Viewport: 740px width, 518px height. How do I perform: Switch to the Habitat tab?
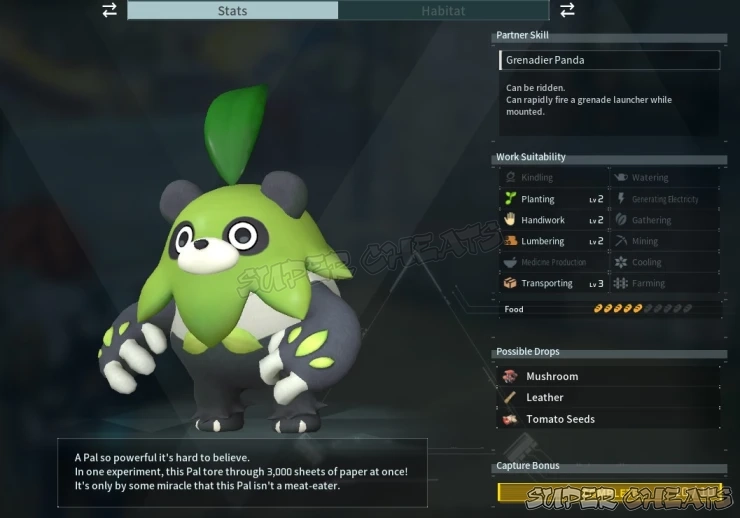point(443,11)
